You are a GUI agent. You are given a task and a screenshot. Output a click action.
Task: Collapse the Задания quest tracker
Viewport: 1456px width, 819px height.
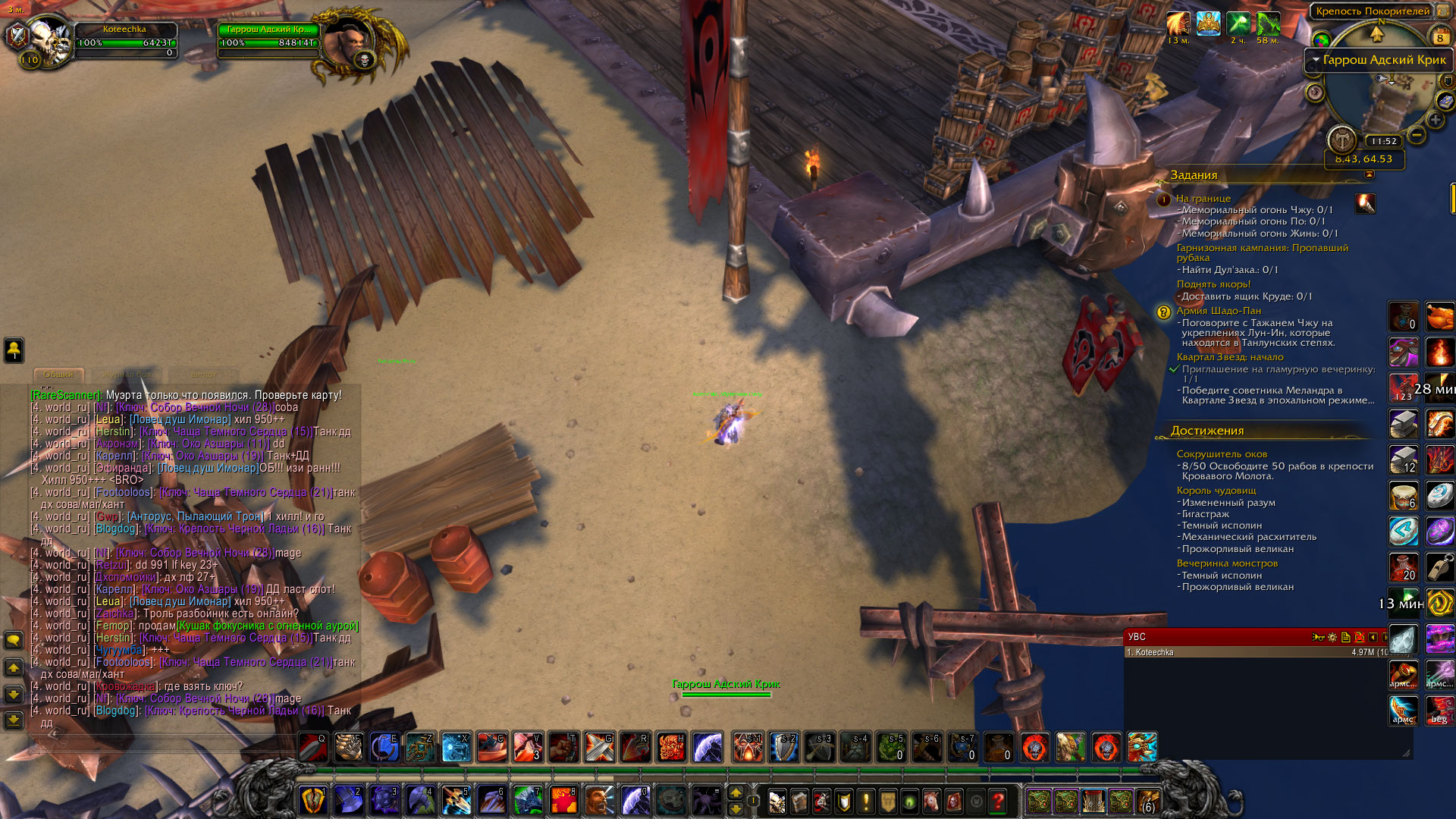[x=1369, y=175]
